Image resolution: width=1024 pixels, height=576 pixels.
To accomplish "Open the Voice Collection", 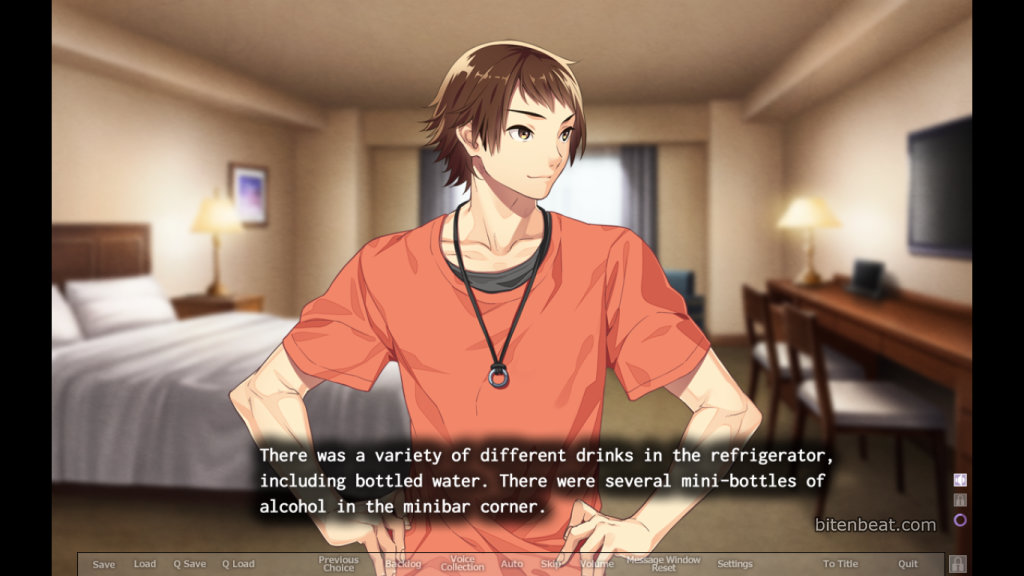I will pos(462,564).
